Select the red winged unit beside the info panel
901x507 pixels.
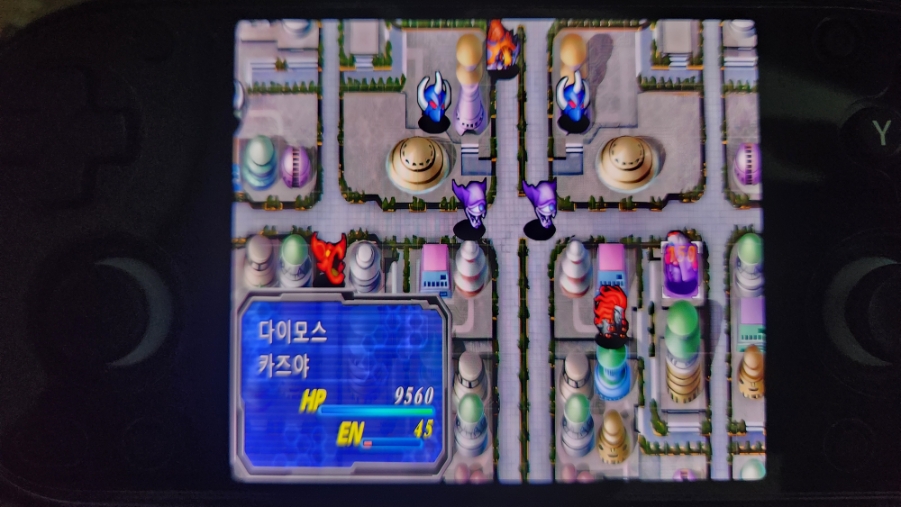[327, 259]
